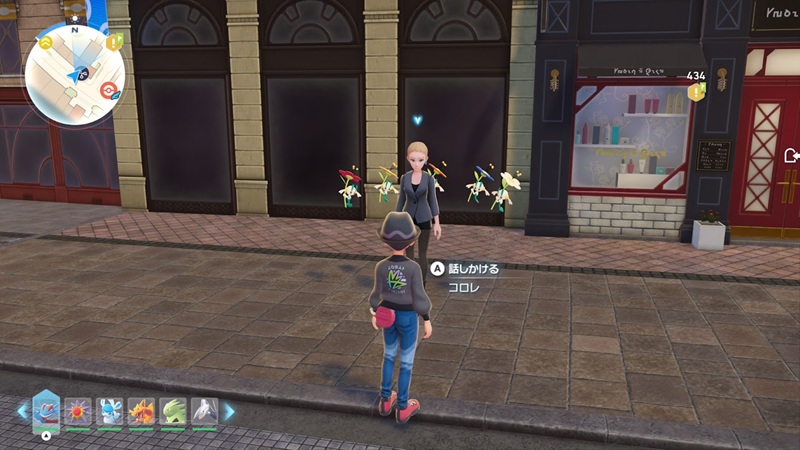Cycle party left with the arrow
The width and height of the screenshot is (800, 450).
[22, 411]
